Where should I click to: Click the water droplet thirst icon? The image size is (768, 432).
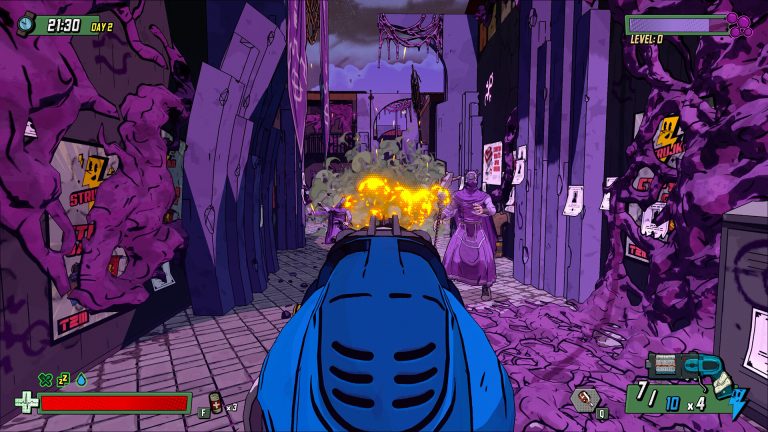click(x=80, y=379)
